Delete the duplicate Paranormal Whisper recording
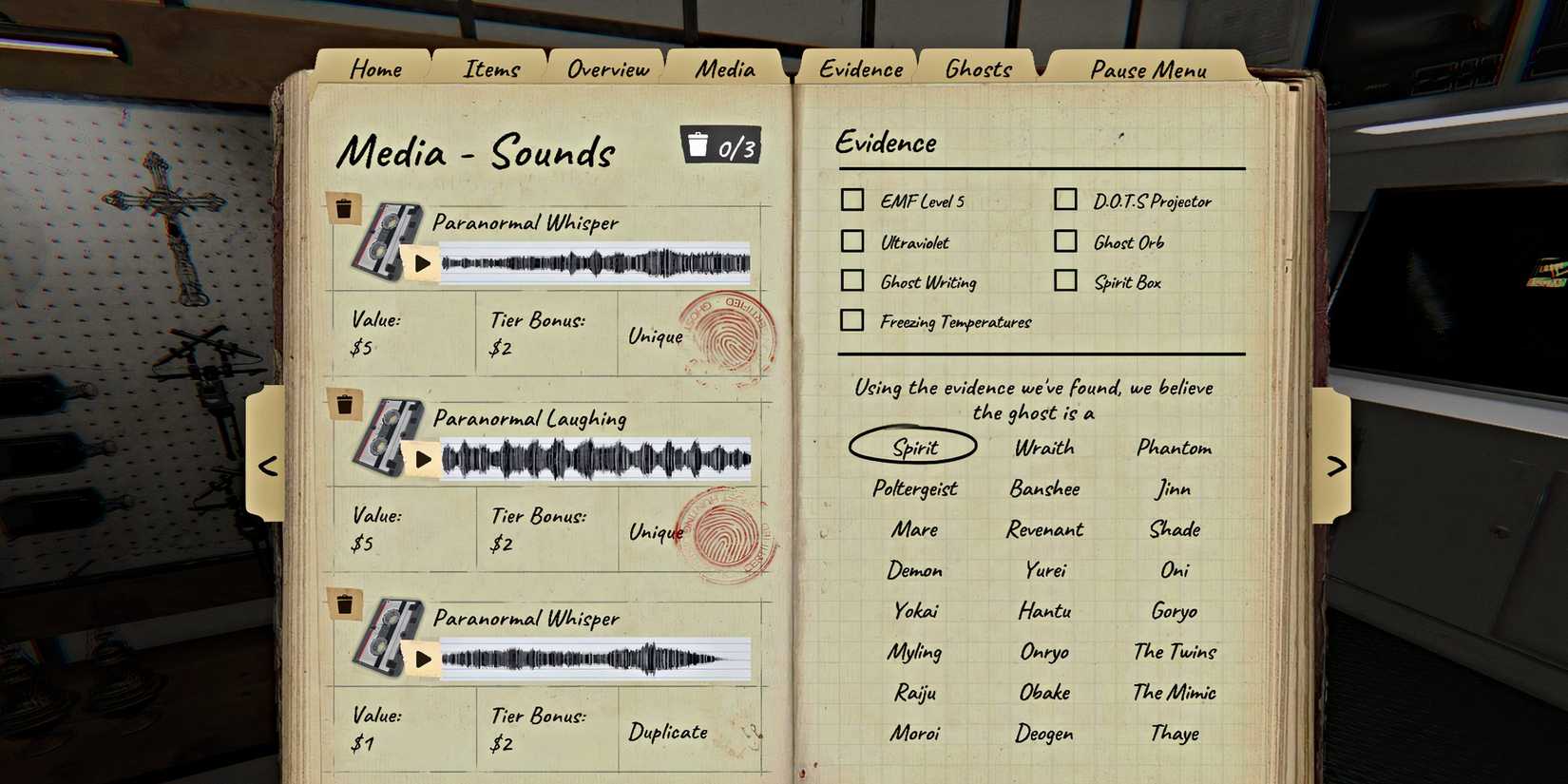Viewport: 1568px width, 784px height. (x=345, y=602)
